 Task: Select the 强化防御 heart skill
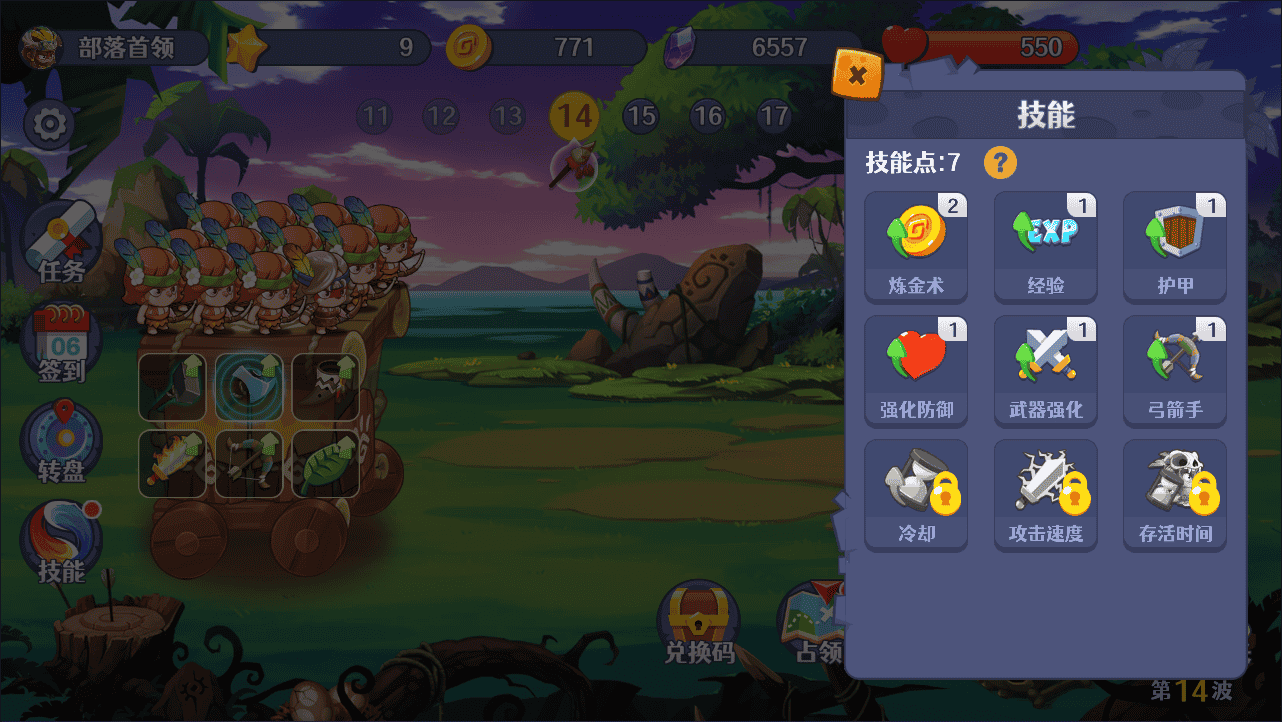[916, 370]
